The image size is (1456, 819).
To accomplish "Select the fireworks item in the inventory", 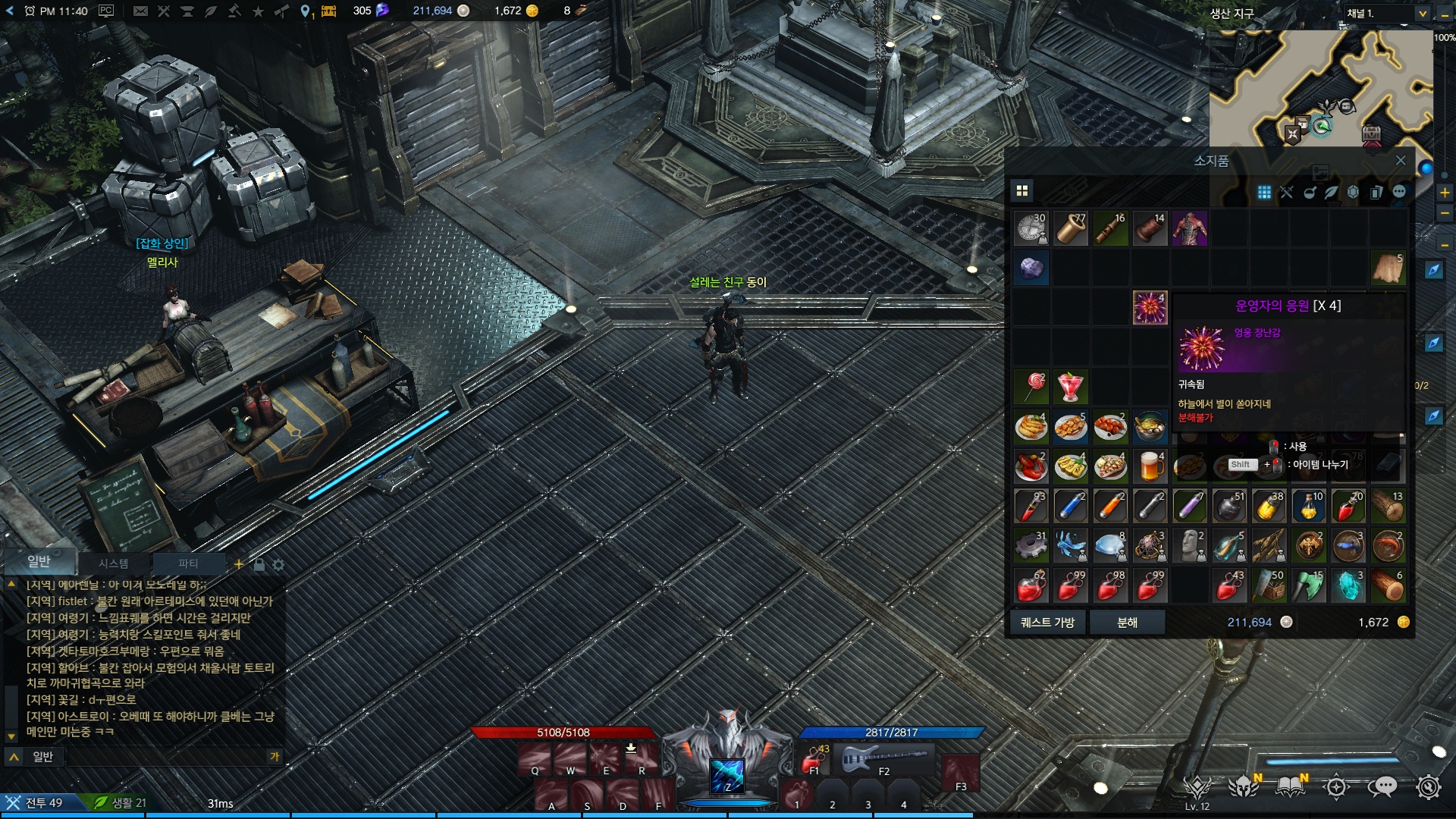I will (1150, 308).
